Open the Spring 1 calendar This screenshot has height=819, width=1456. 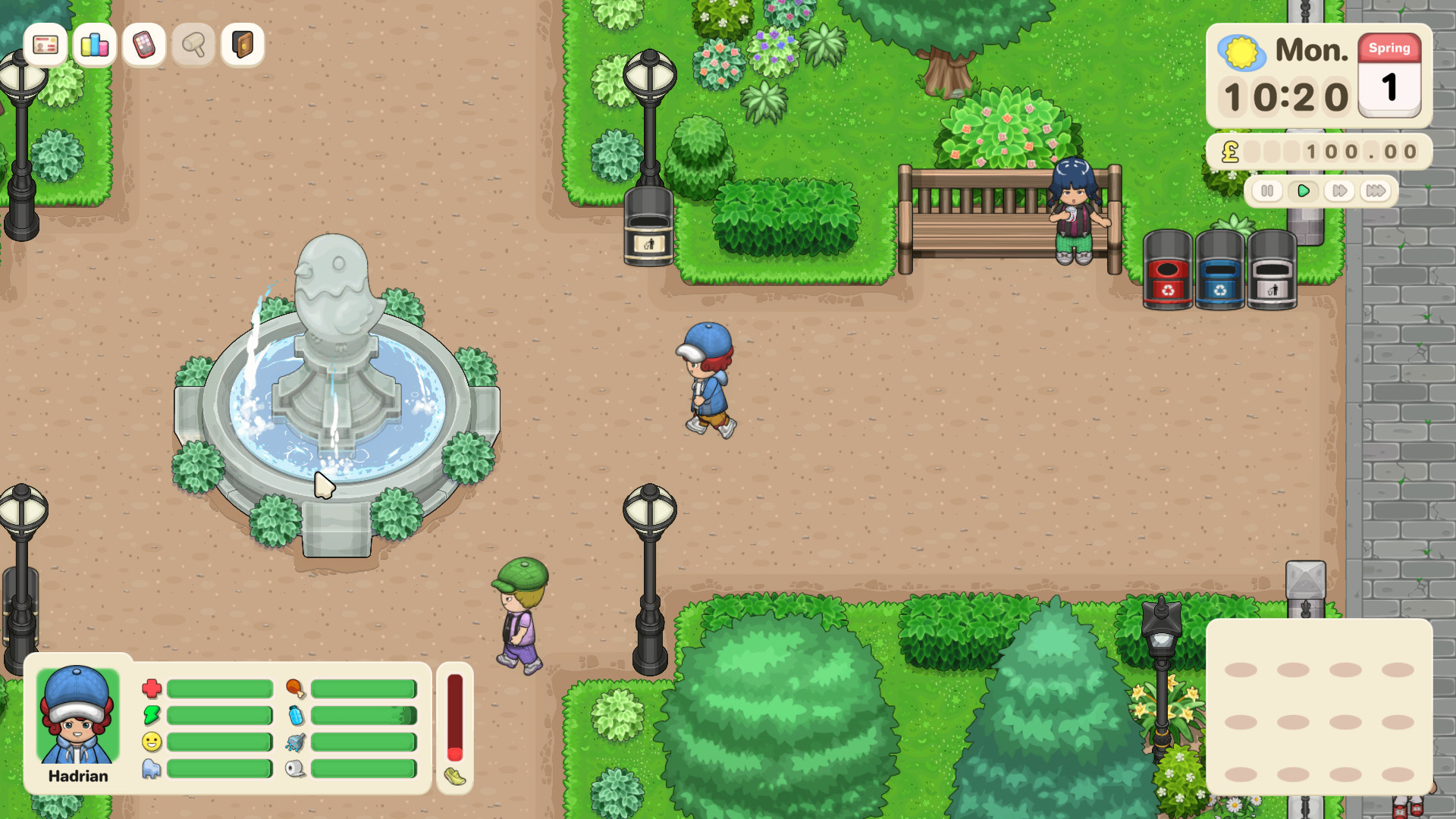[x=1389, y=76]
